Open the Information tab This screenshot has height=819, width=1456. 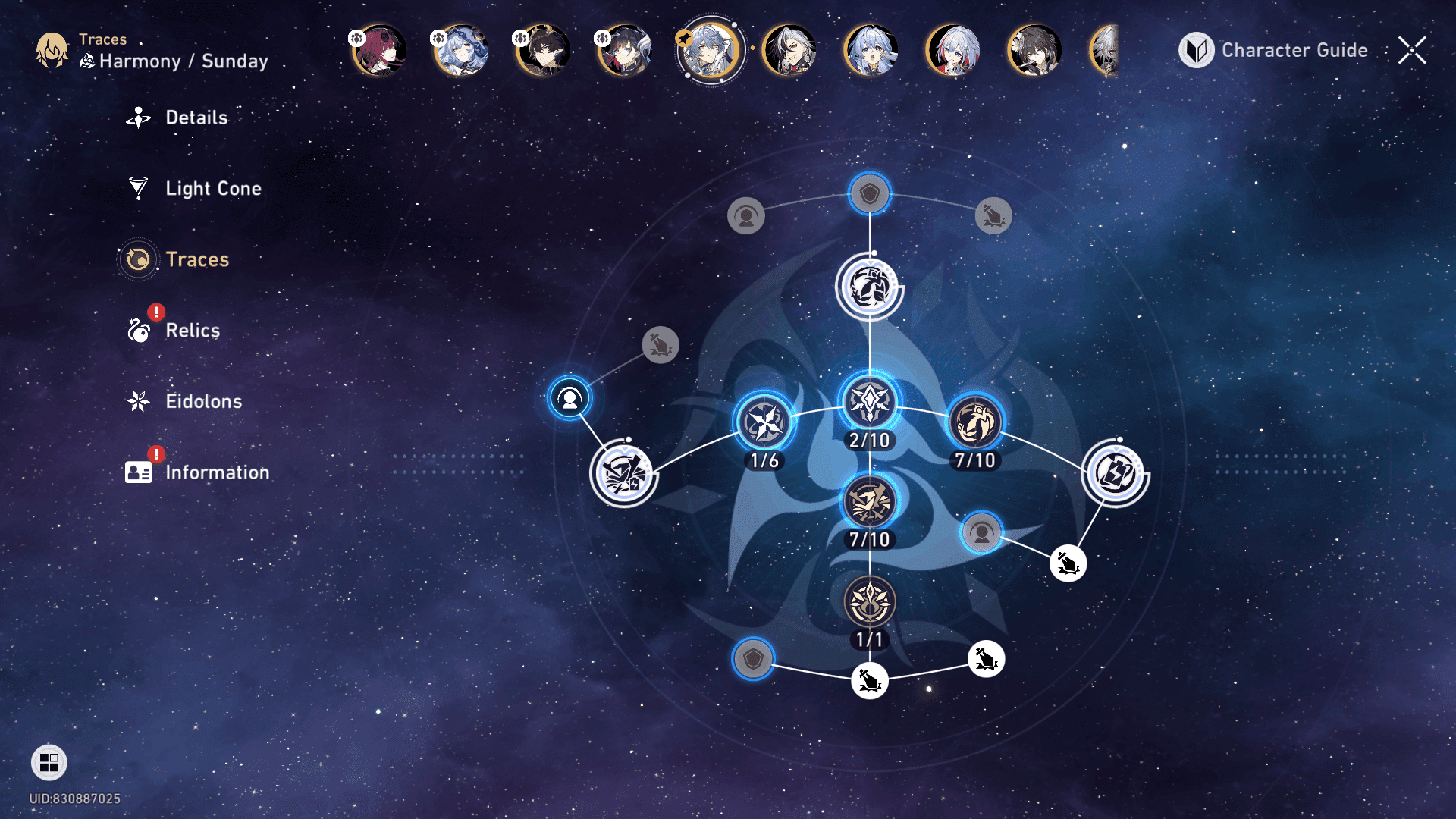click(216, 472)
